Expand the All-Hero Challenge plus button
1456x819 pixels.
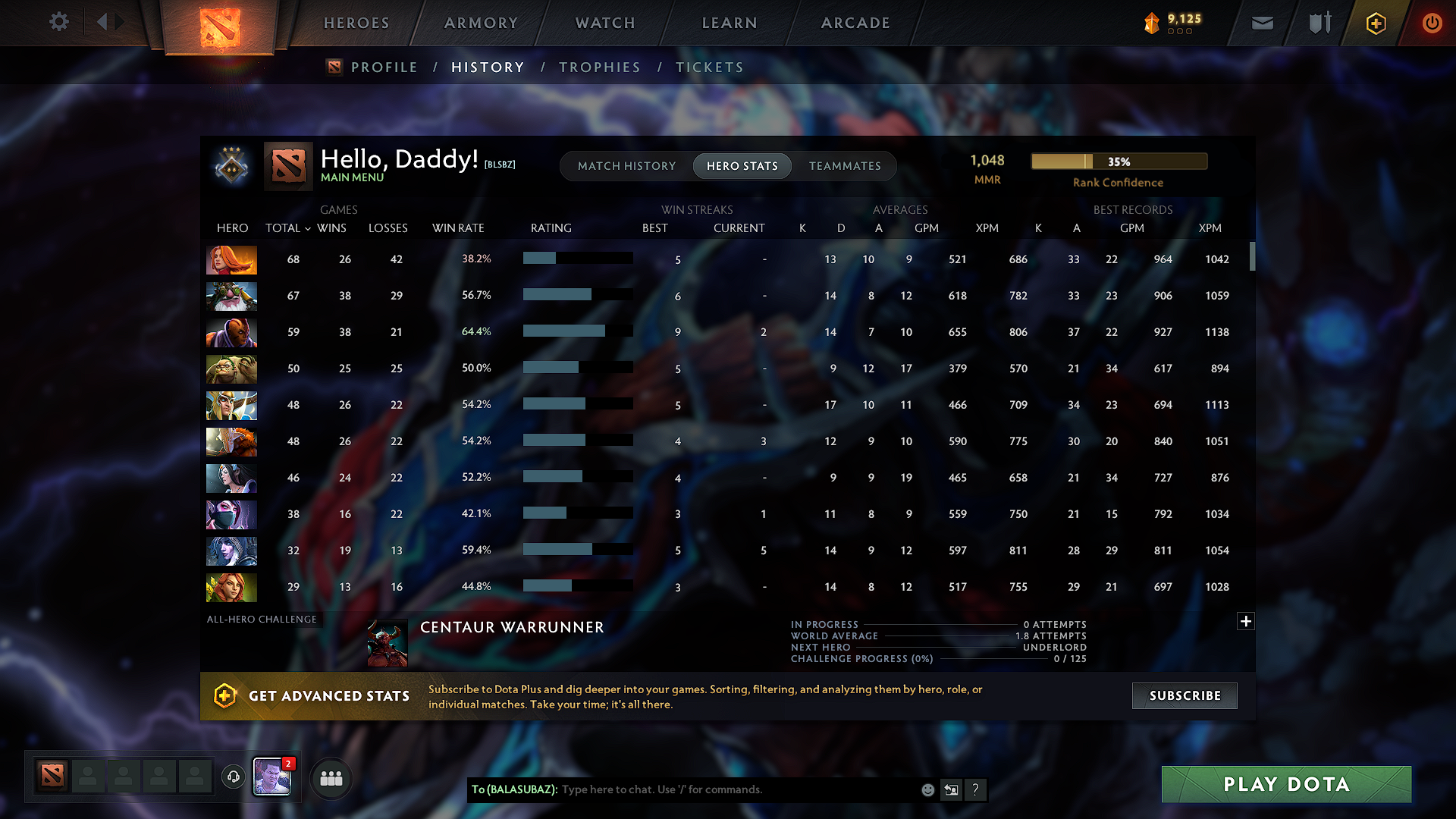coord(1246,621)
